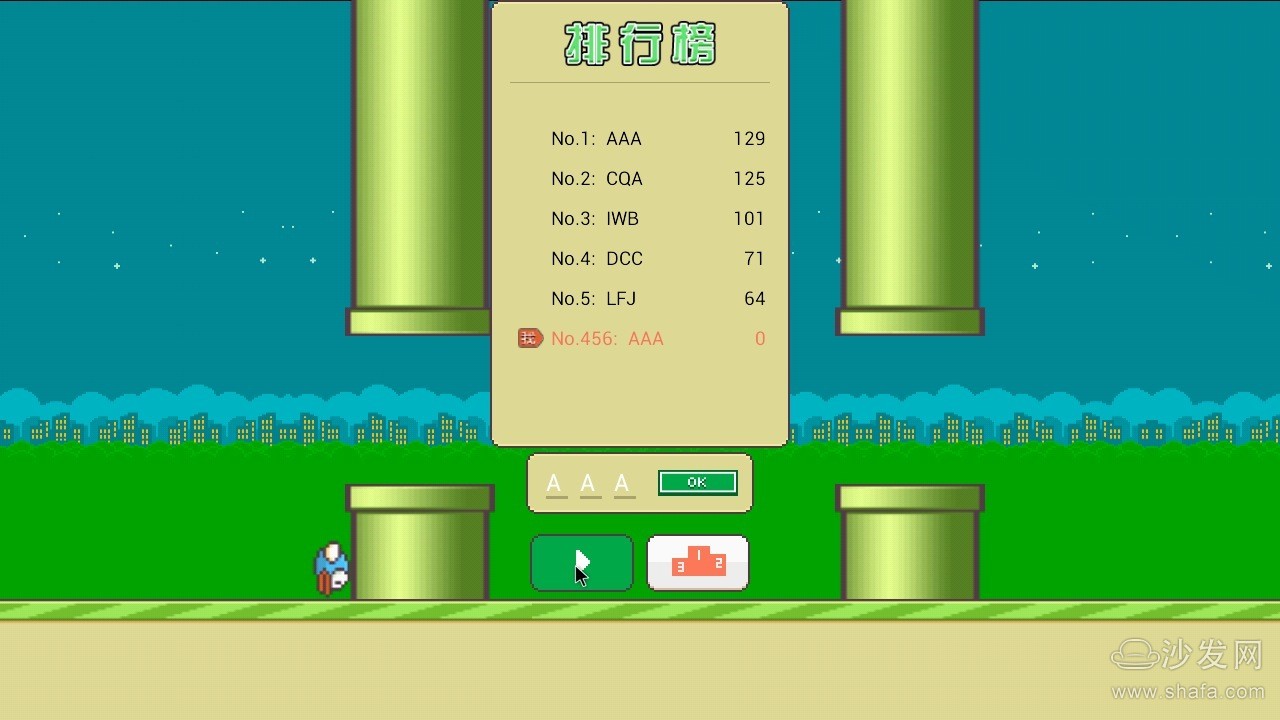Click the score 71 next to DCC
This screenshot has height=720, width=1280.
click(x=756, y=258)
